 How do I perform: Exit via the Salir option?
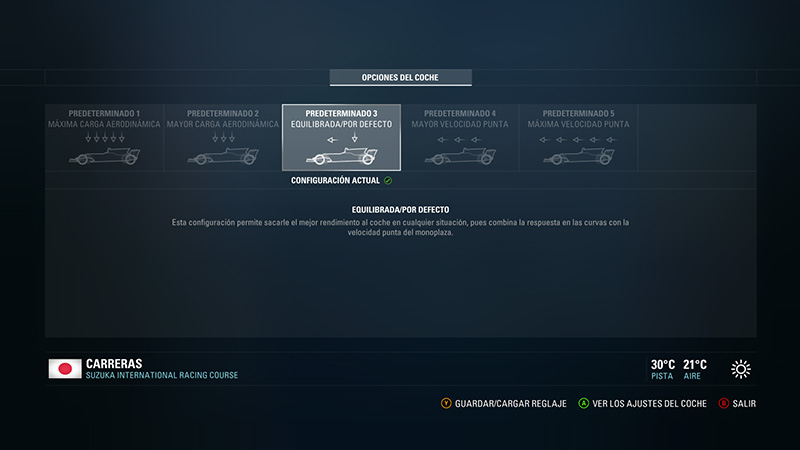(738, 404)
